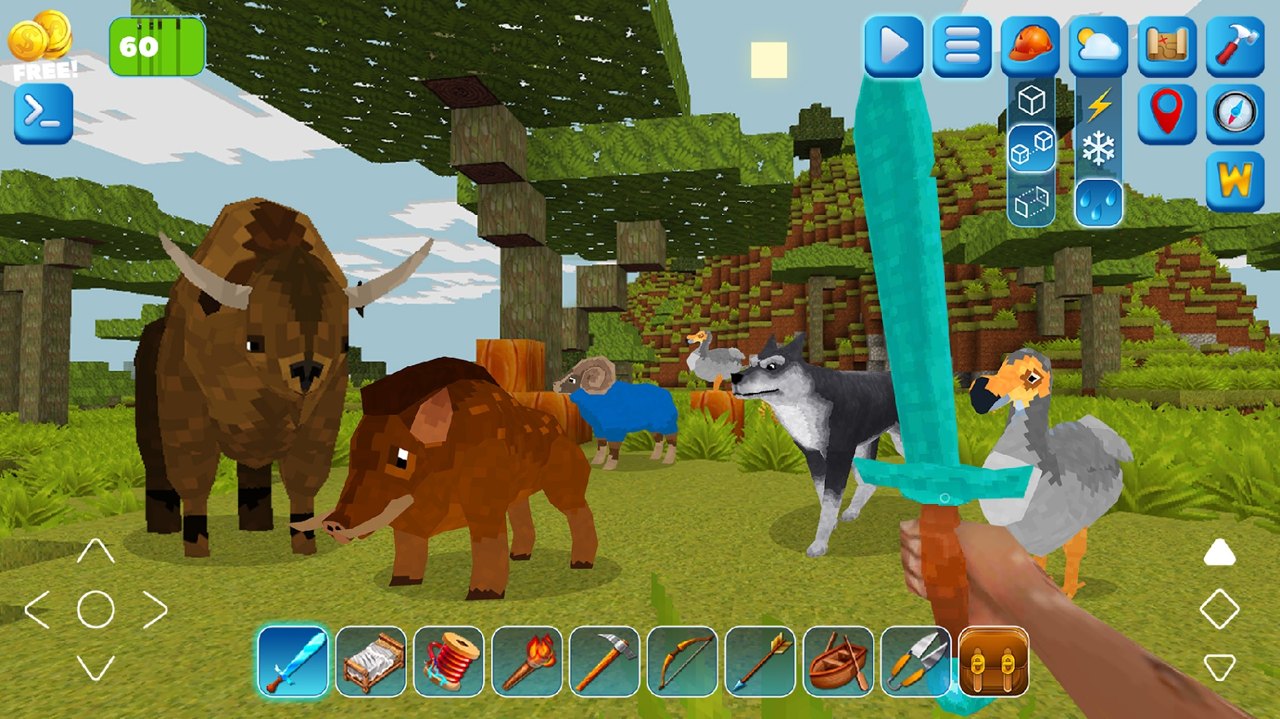Screen dimensions: 1280x719
Task: Equip the pickaxe from the hotbar
Action: pyautogui.click(x=605, y=661)
